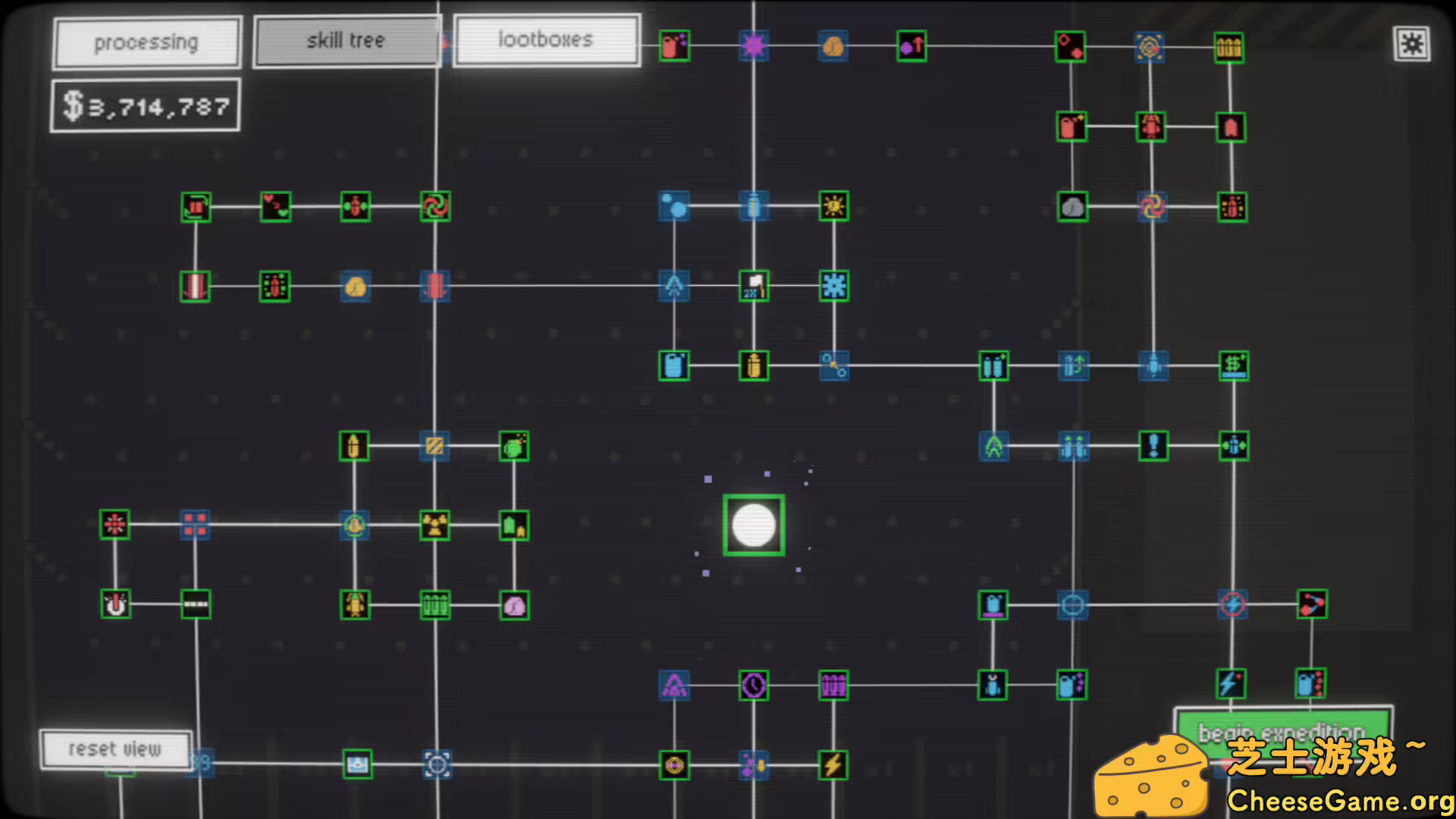The width and height of the screenshot is (1456, 819).
Task: Select the crosshair targeting node bottom right
Action: [1073, 604]
